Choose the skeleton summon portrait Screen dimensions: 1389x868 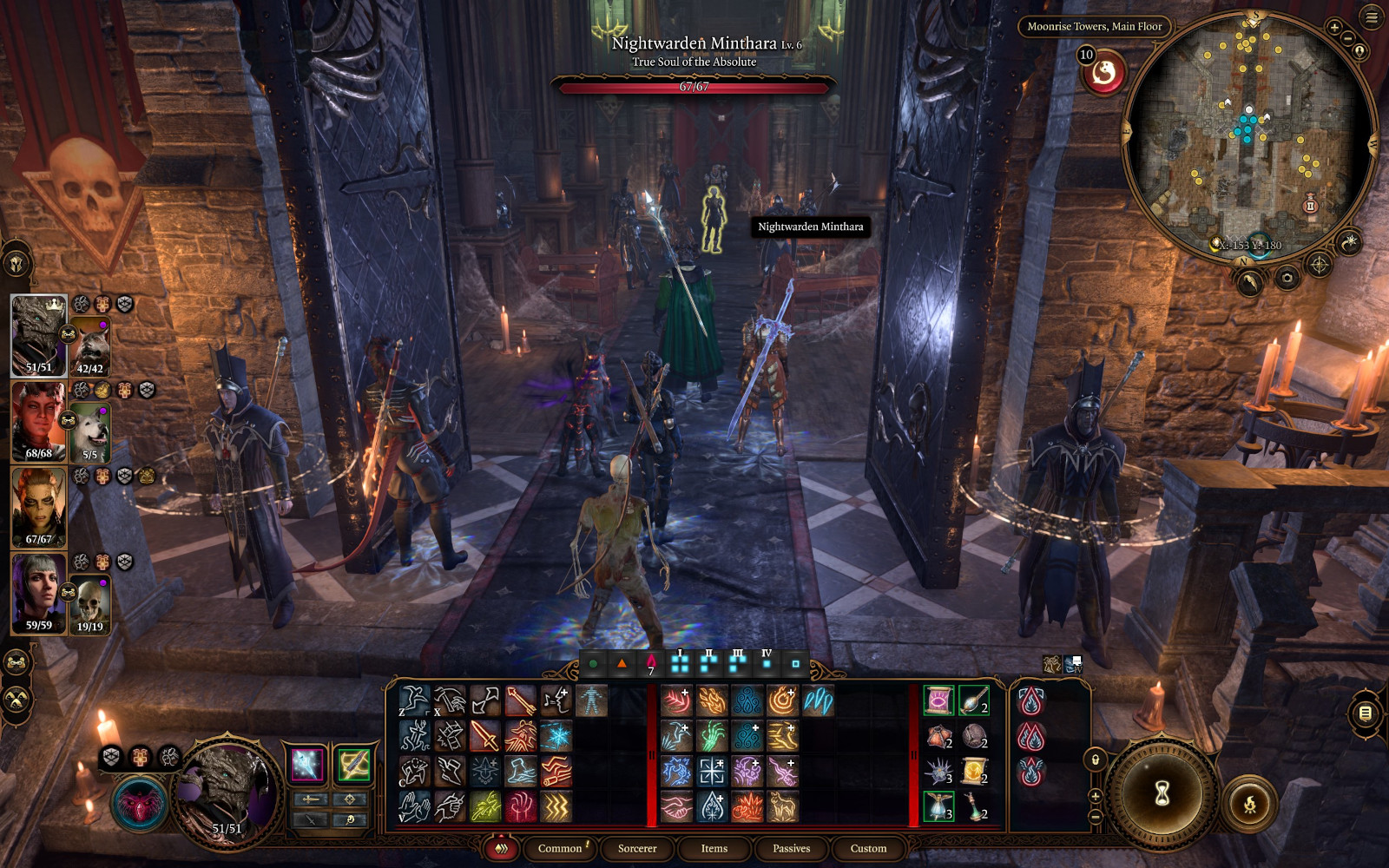90,601
